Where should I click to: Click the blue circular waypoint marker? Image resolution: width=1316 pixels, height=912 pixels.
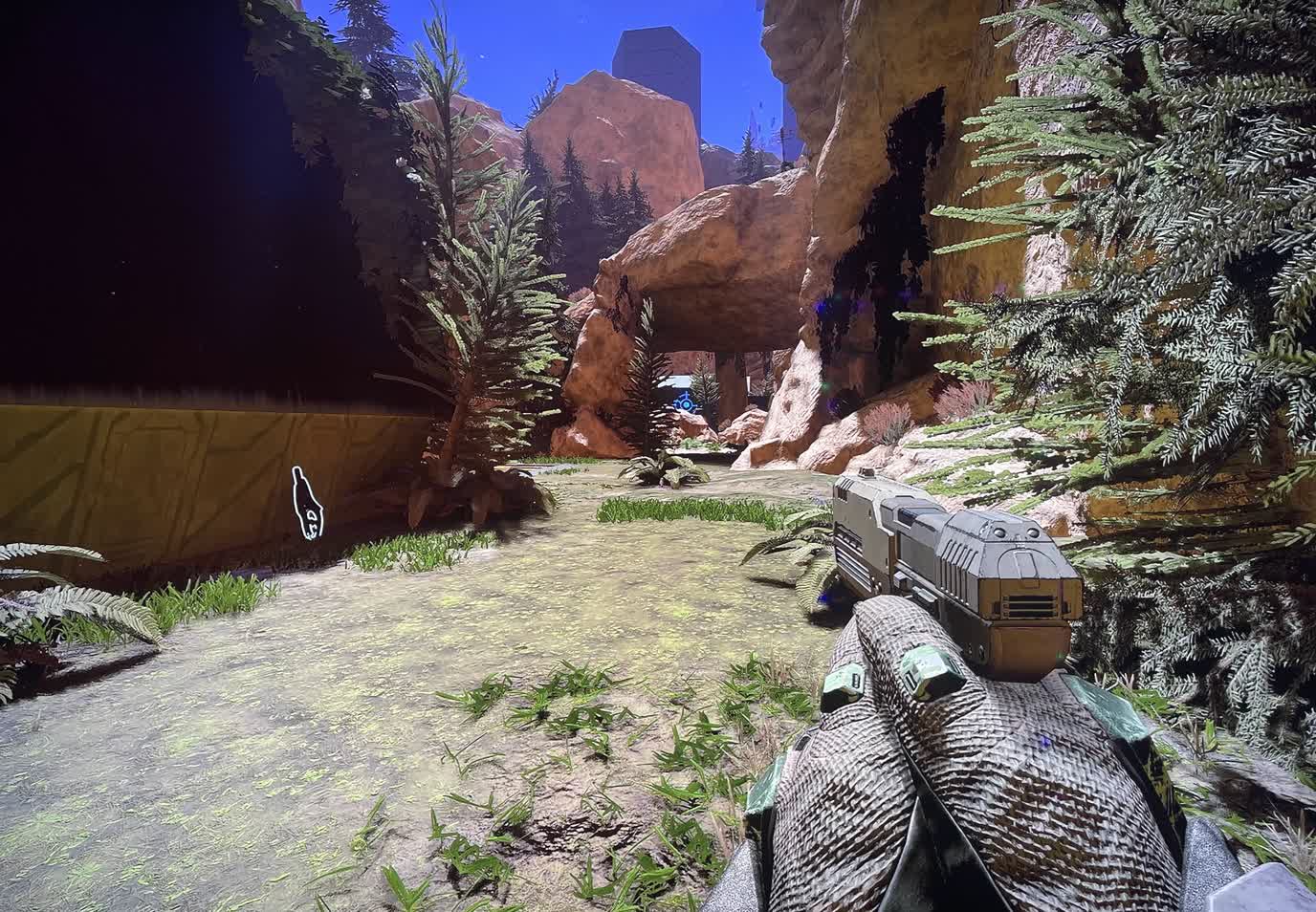685,405
